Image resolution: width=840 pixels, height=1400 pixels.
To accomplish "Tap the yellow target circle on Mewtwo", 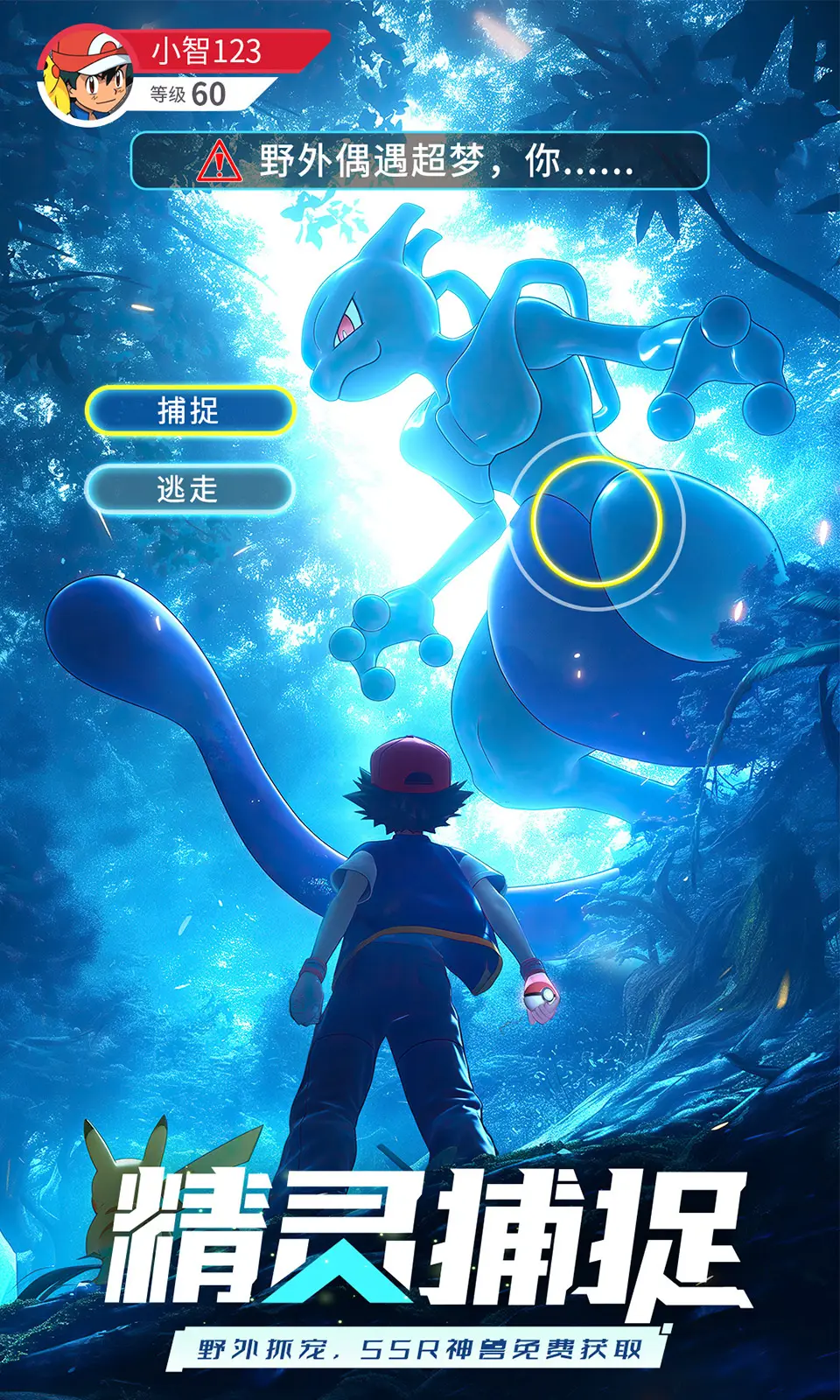I will (596, 521).
